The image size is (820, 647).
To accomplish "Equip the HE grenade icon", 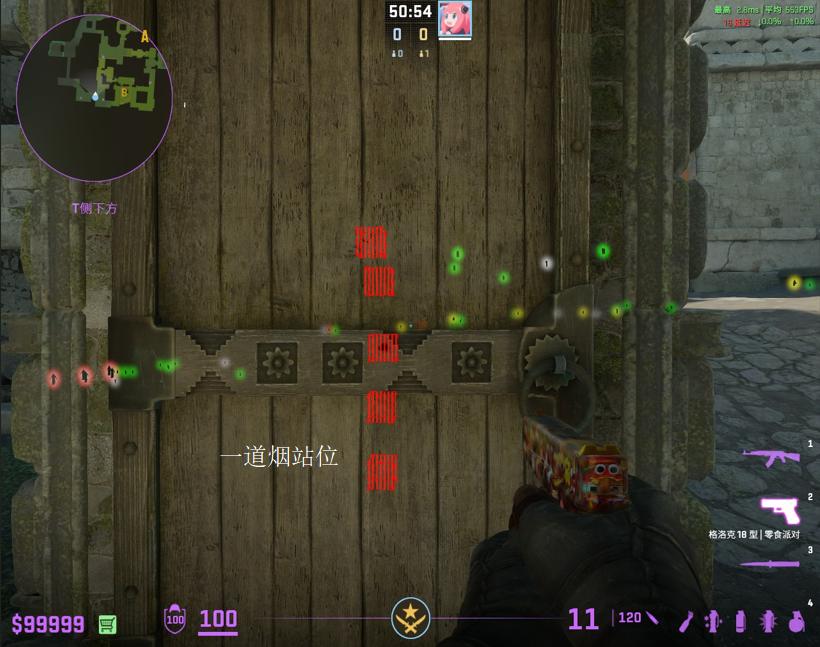I will click(x=797, y=620).
